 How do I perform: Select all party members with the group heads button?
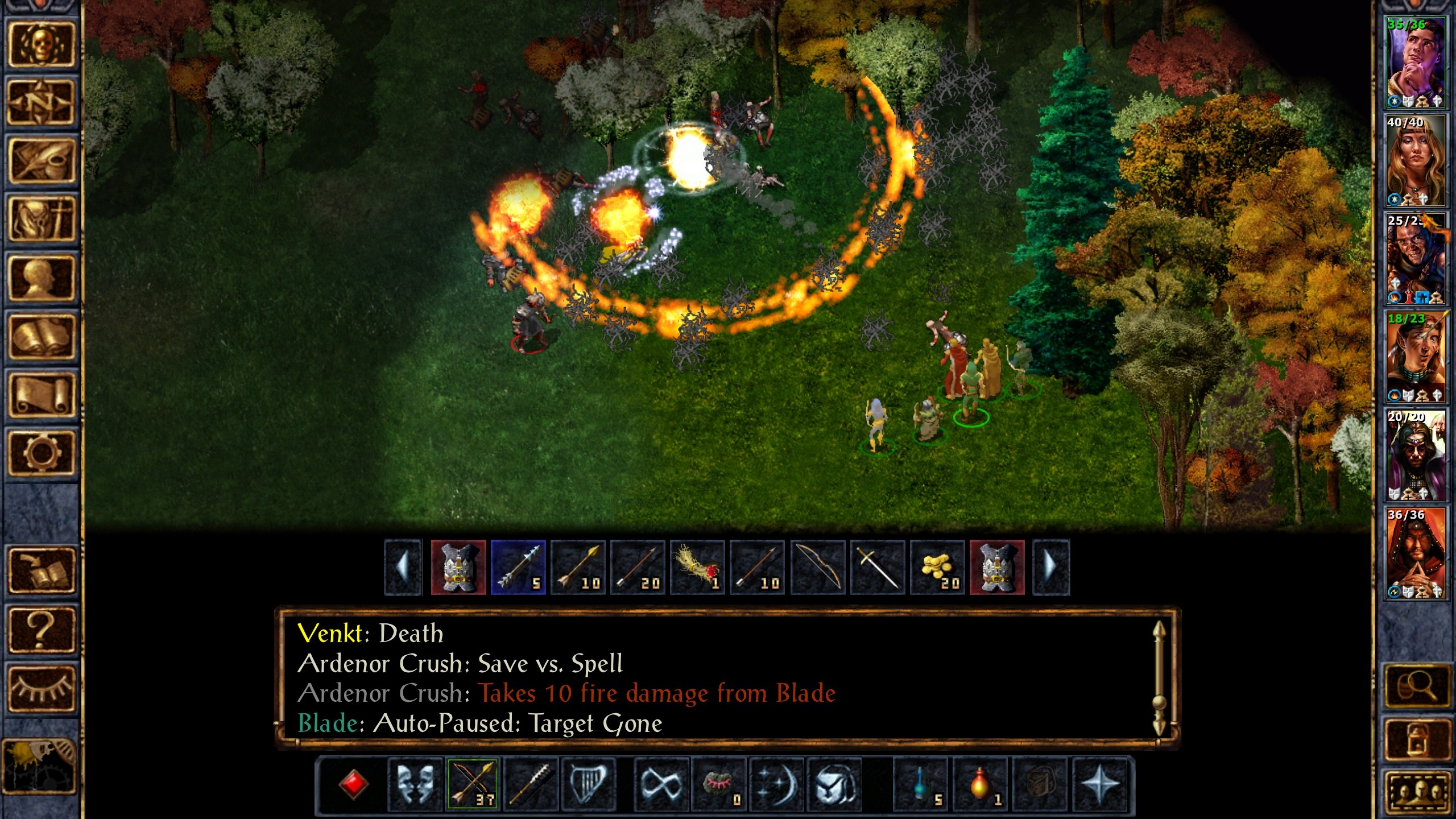[1417, 791]
